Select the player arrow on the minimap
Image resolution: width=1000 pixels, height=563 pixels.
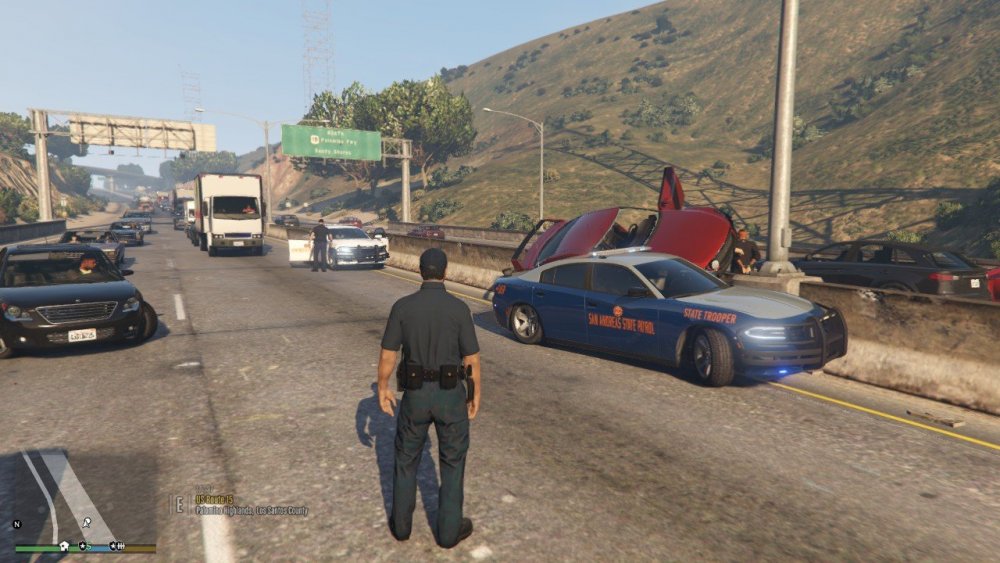click(87, 522)
